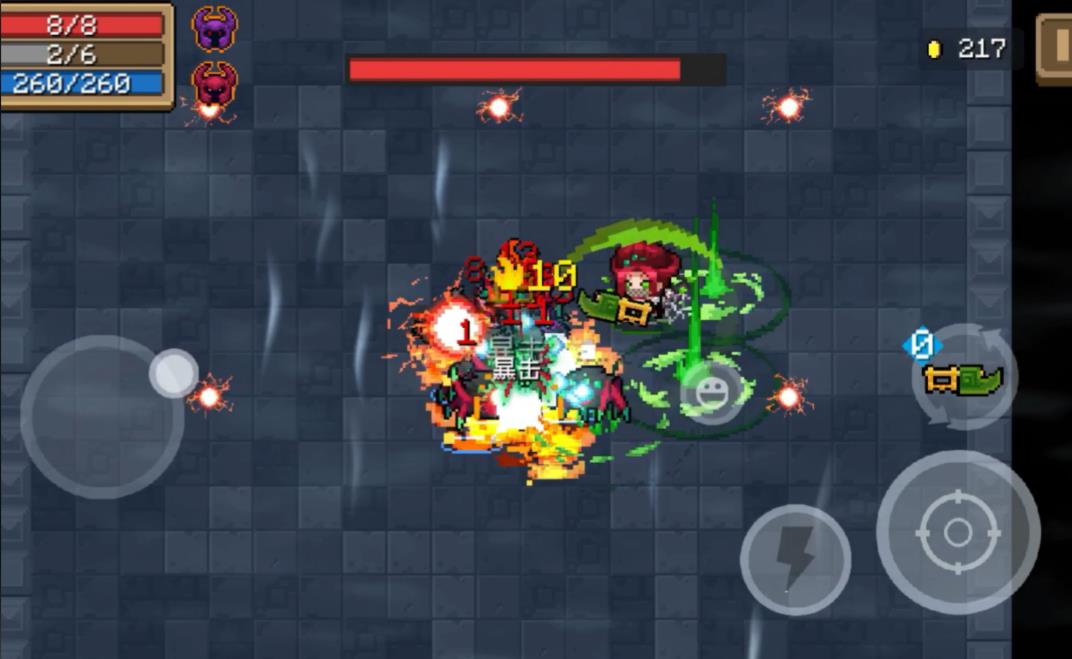
Task: Select the purple horned mask buff icon
Action: coord(214,28)
